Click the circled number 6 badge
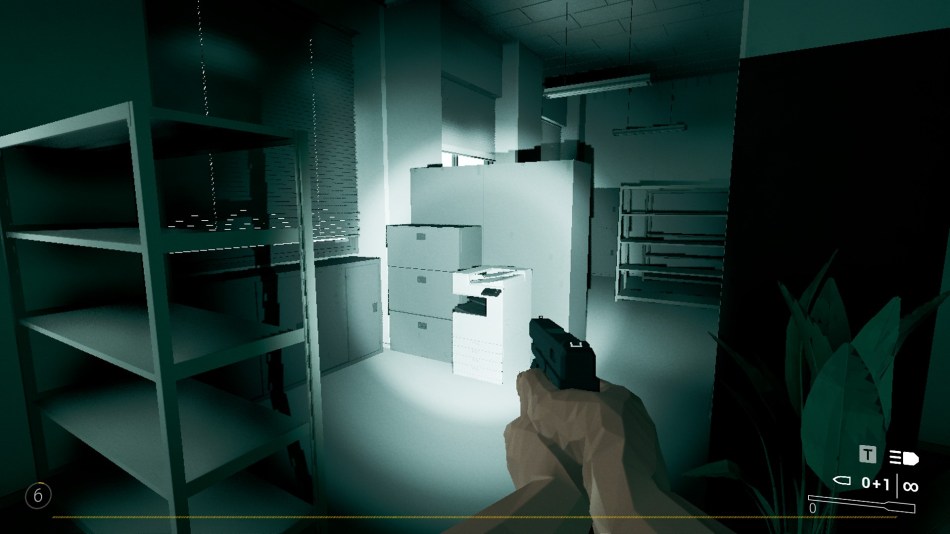The height and width of the screenshot is (534, 950). pos(37,495)
